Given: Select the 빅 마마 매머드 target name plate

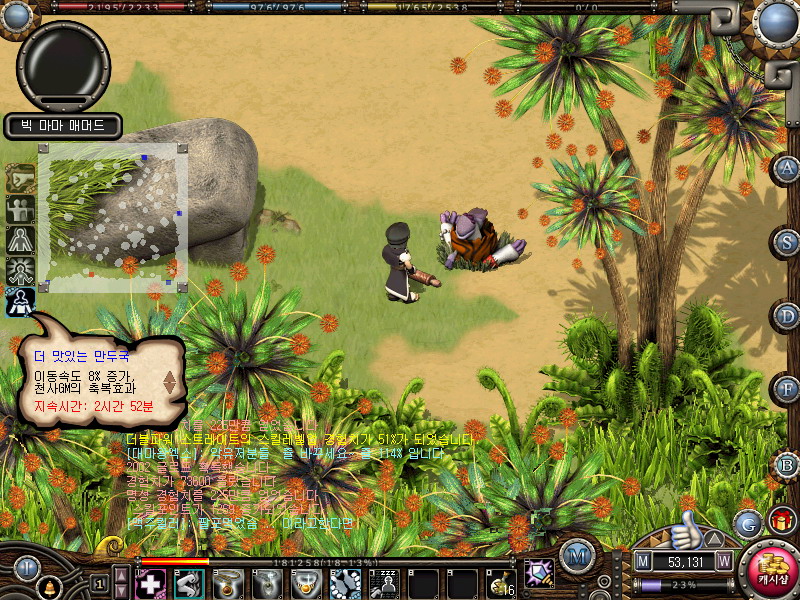Looking at the screenshot, I should (x=63, y=126).
